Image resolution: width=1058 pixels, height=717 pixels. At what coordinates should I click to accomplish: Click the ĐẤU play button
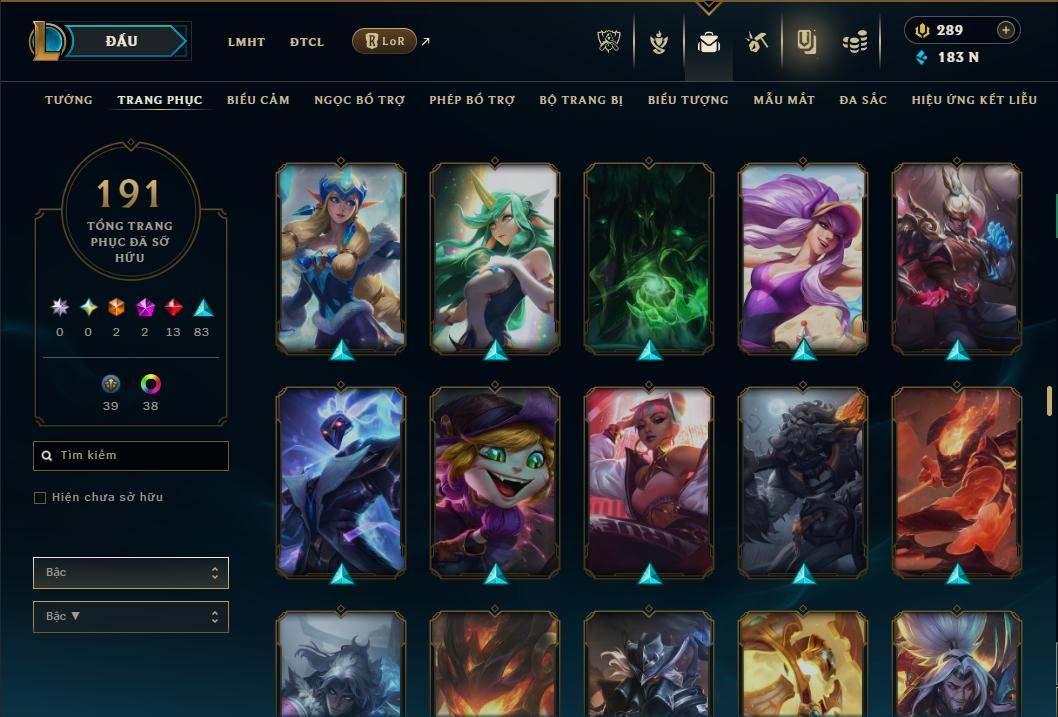[x=122, y=41]
